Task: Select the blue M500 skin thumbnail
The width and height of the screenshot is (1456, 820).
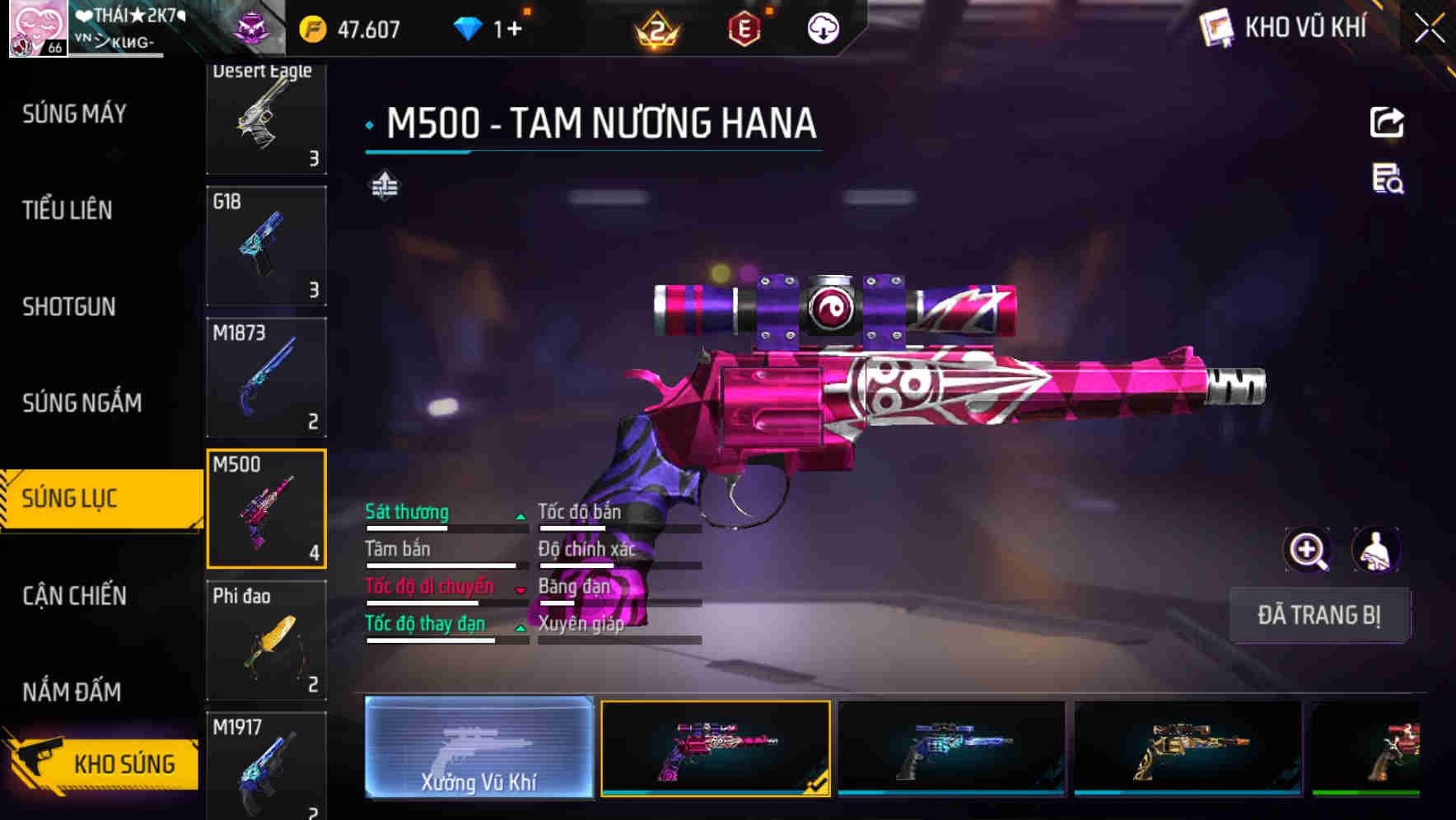Action: coord(951,748)
